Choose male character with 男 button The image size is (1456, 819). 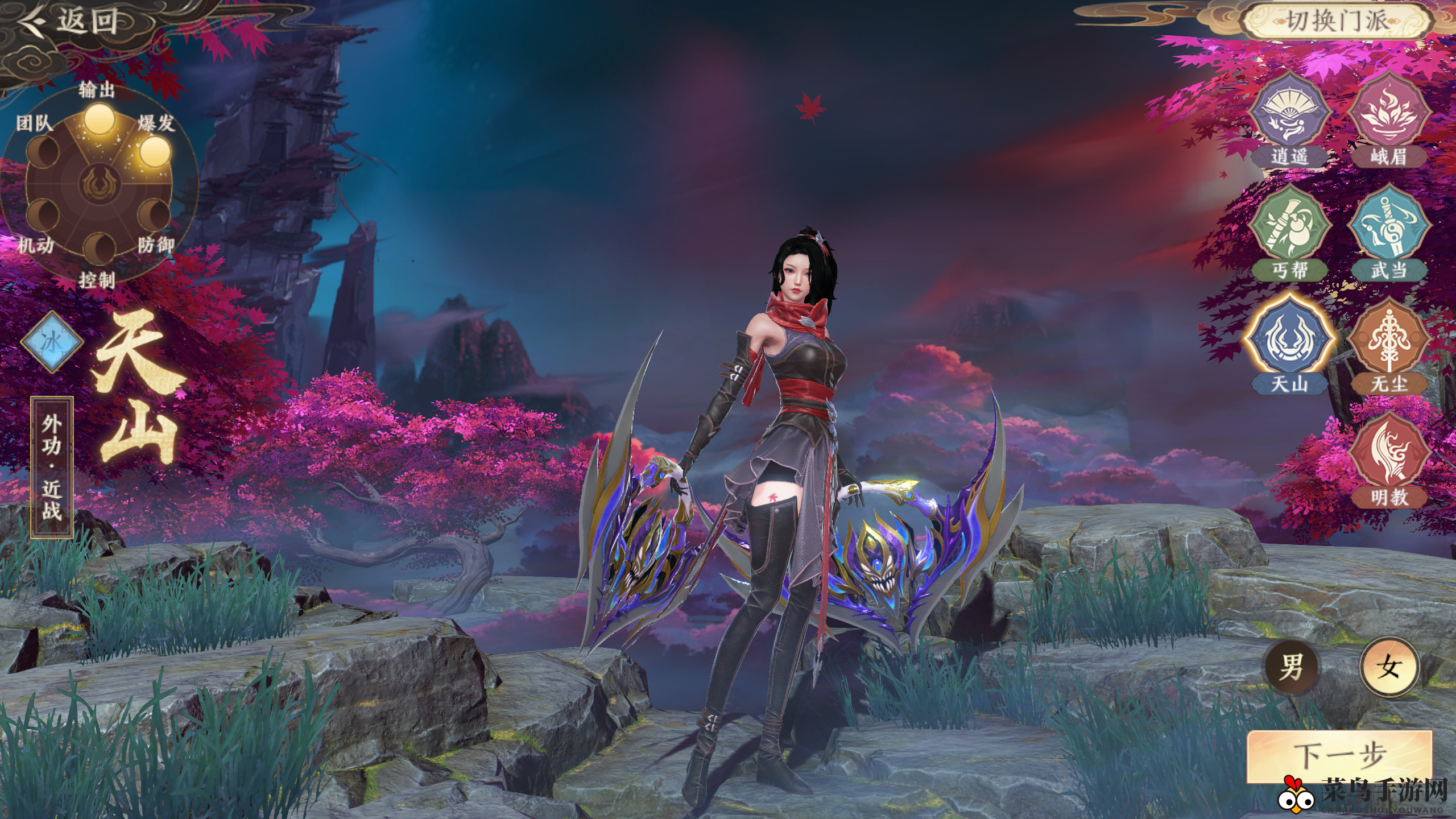coord(1291,667)
